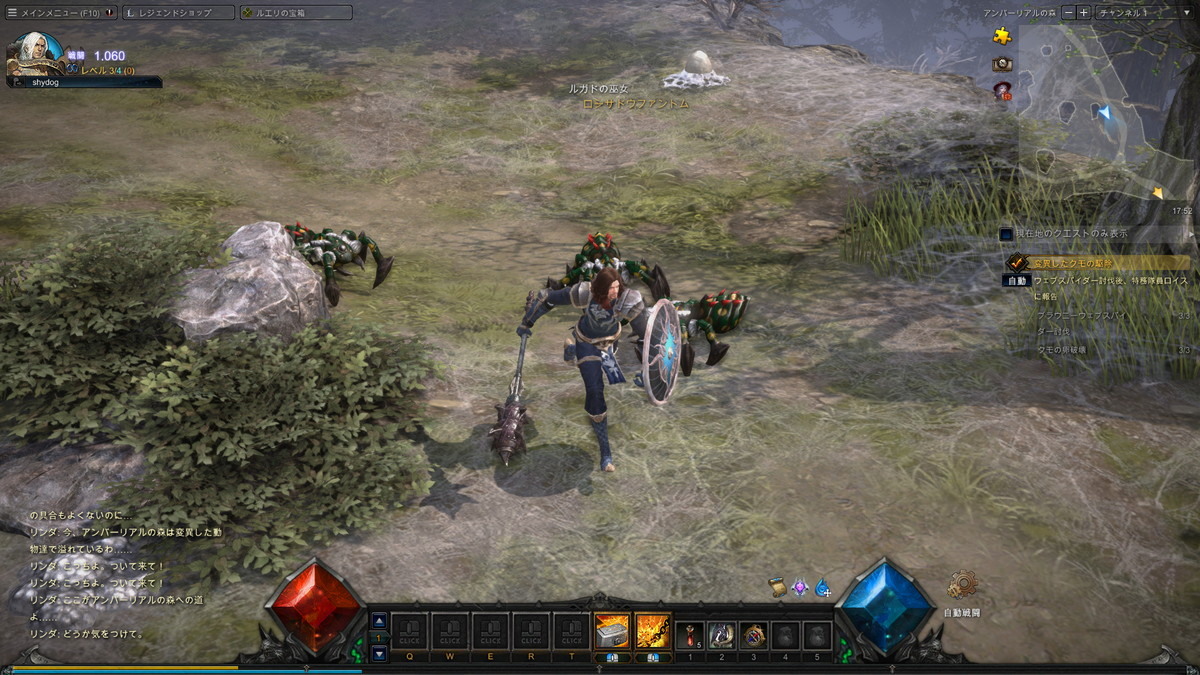
Task: Use the anvil hammer strike skill
Action: click(612, 631)
